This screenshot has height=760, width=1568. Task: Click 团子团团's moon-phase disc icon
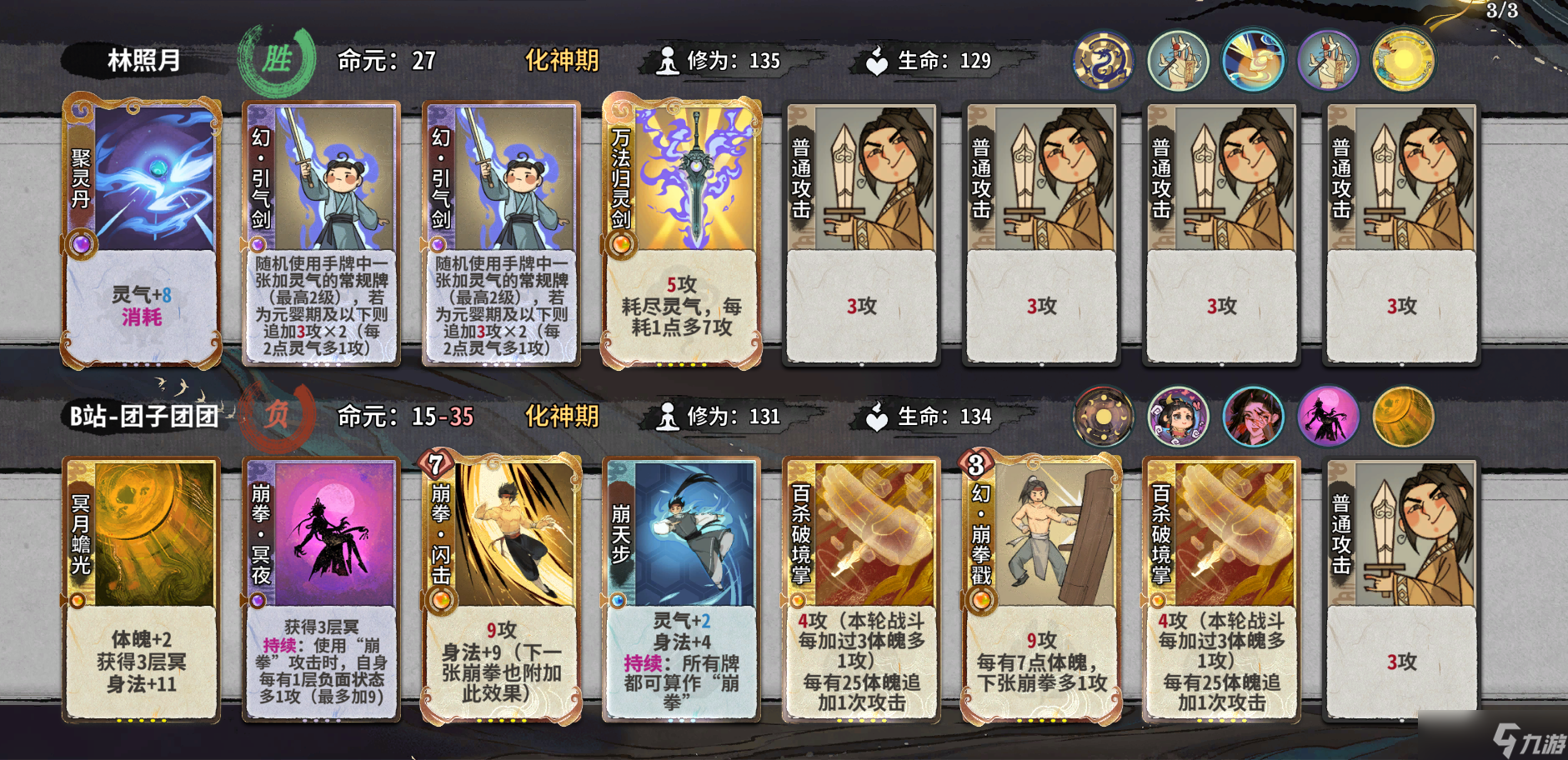tap(1103, 417)
